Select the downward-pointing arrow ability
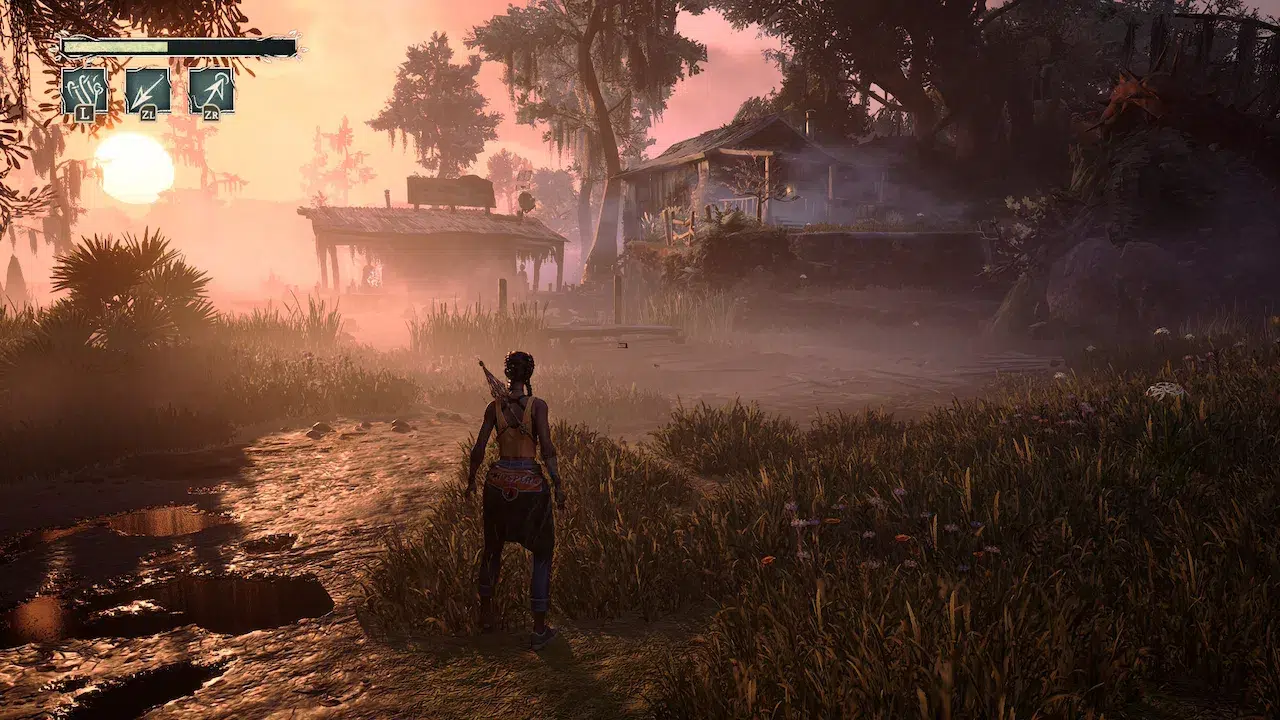Image resolution: width=1280 pixels, height=720 pixels. [x=148, y=91]
